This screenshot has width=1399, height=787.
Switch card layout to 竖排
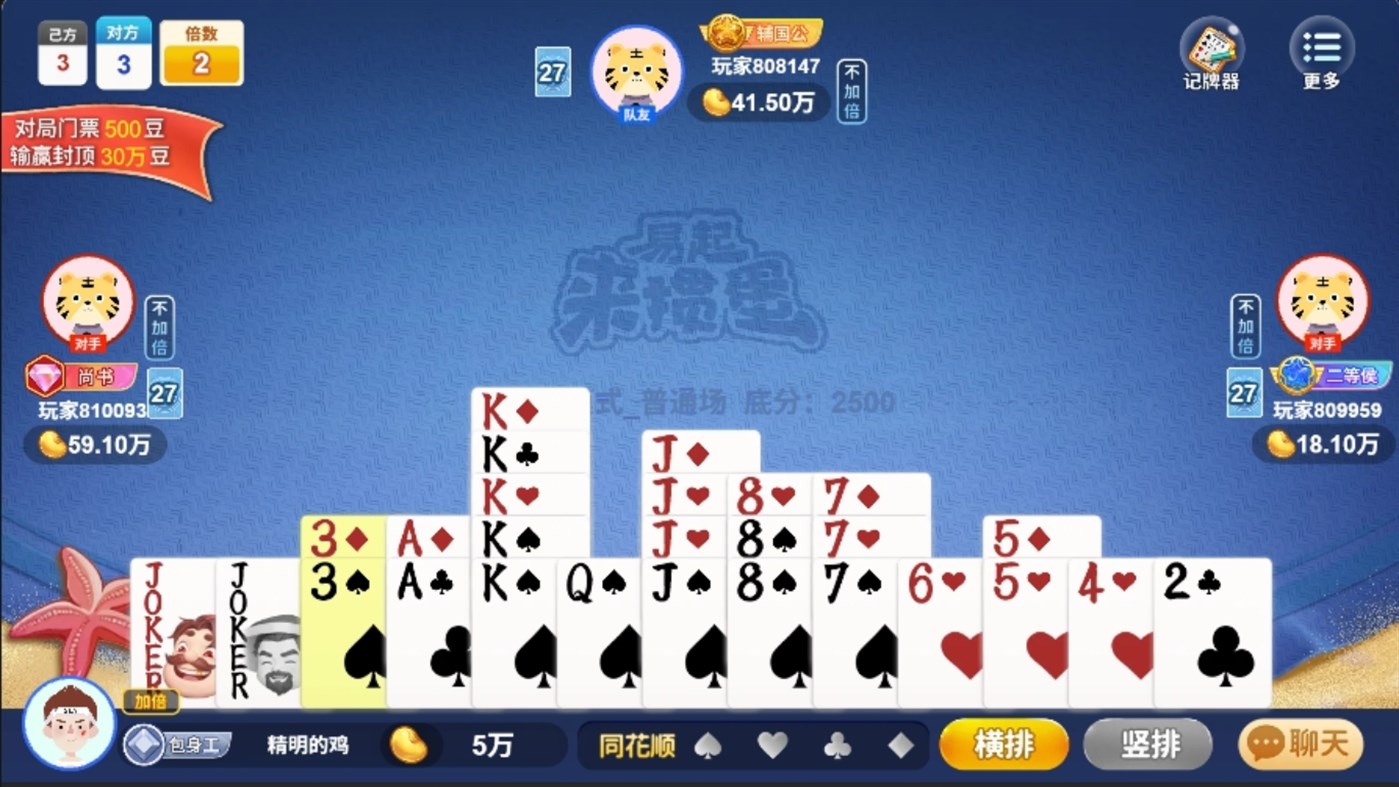point(1147,744)
